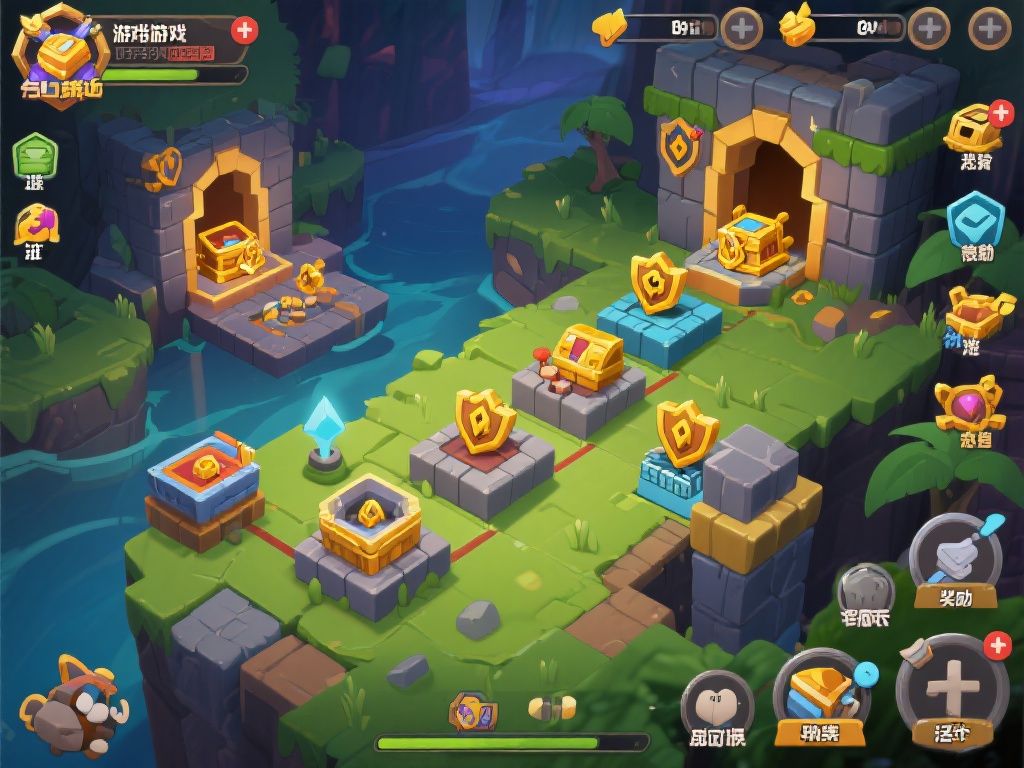Click the heart-shaped round button
Screen dimensions: 1024x768
718,705
